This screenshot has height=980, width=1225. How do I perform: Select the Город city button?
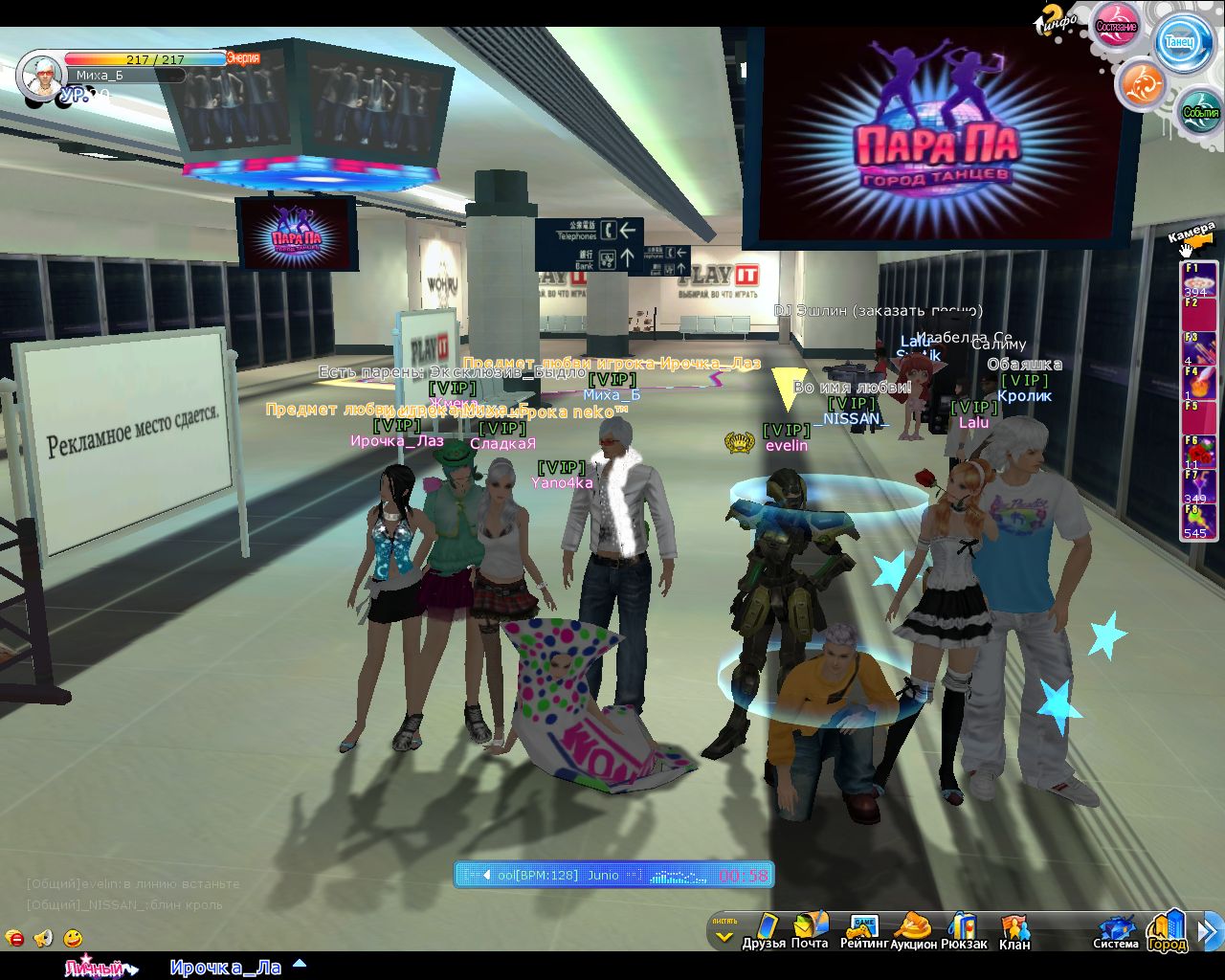[x=1168, y=931]
